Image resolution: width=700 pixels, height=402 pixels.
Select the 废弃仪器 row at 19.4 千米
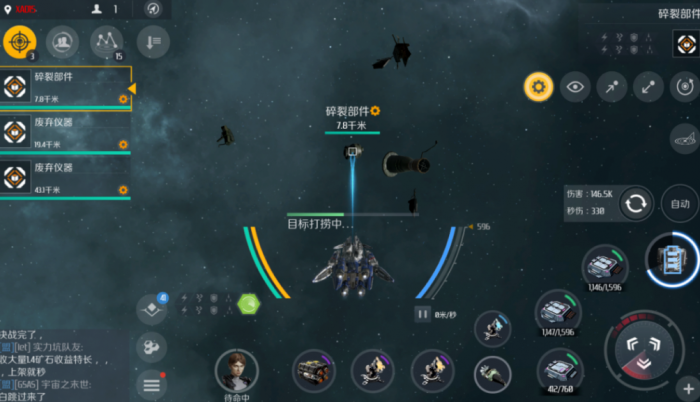pyautogui.click(x=65, y=133)
